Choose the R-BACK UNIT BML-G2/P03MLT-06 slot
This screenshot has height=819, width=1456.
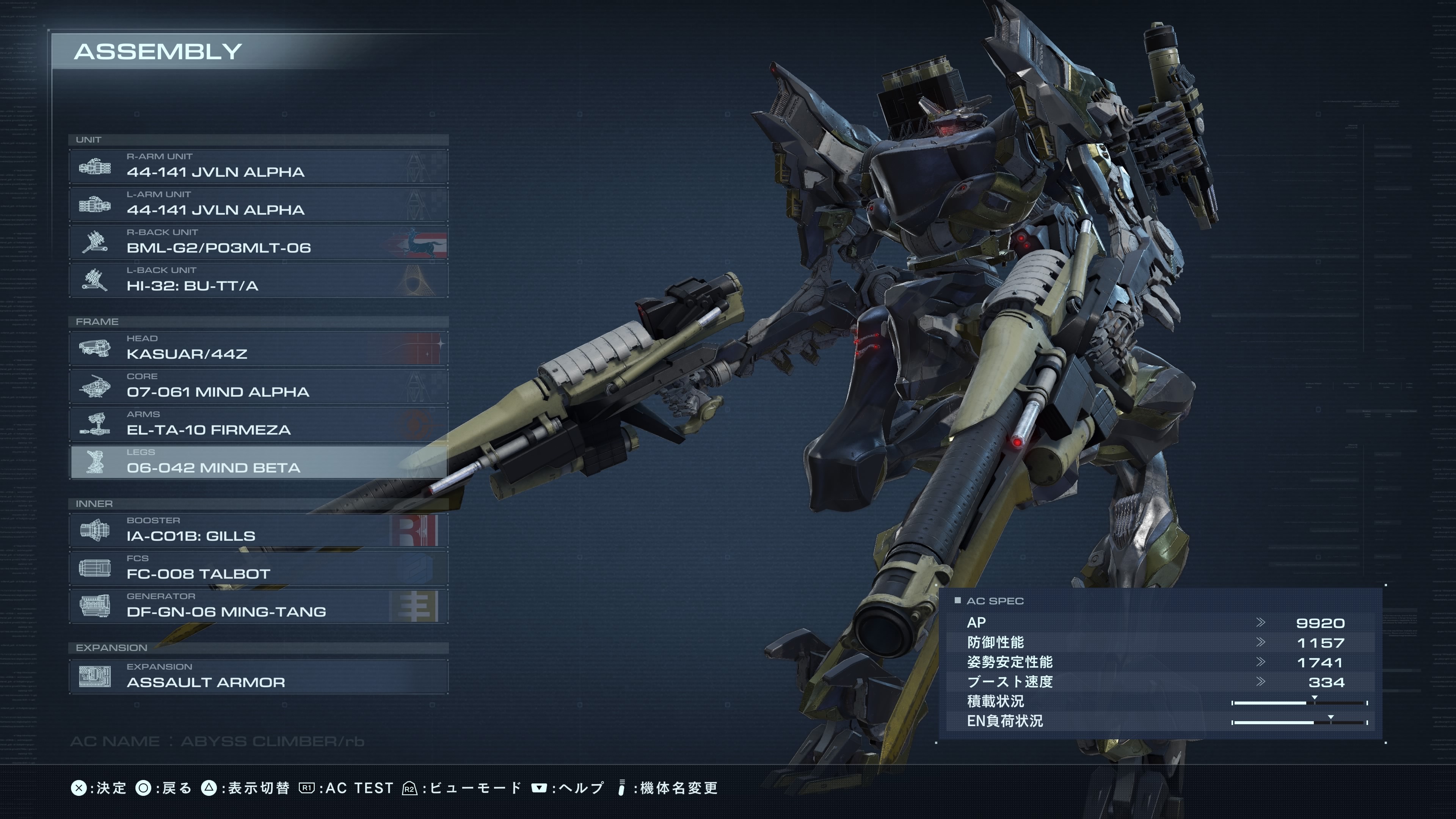tap(258, 242)
